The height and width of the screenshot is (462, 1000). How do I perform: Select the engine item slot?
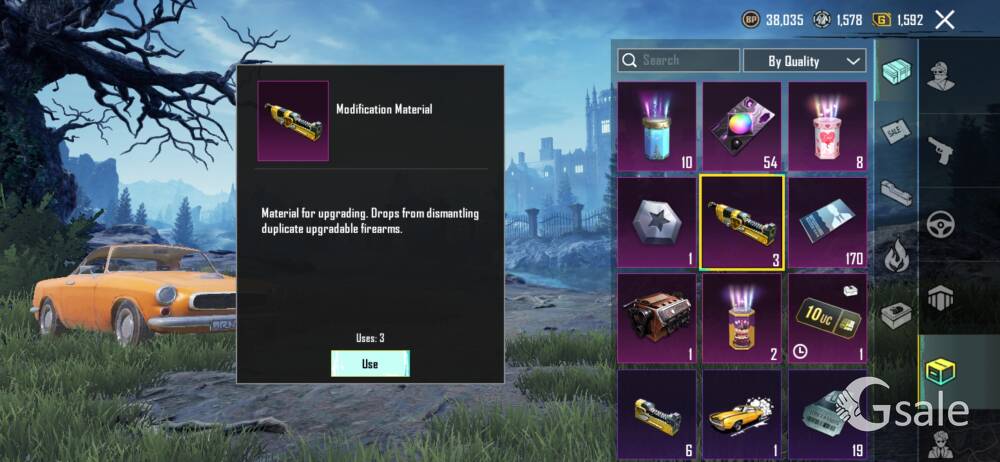pyautogui.click(x=656, y=318)
